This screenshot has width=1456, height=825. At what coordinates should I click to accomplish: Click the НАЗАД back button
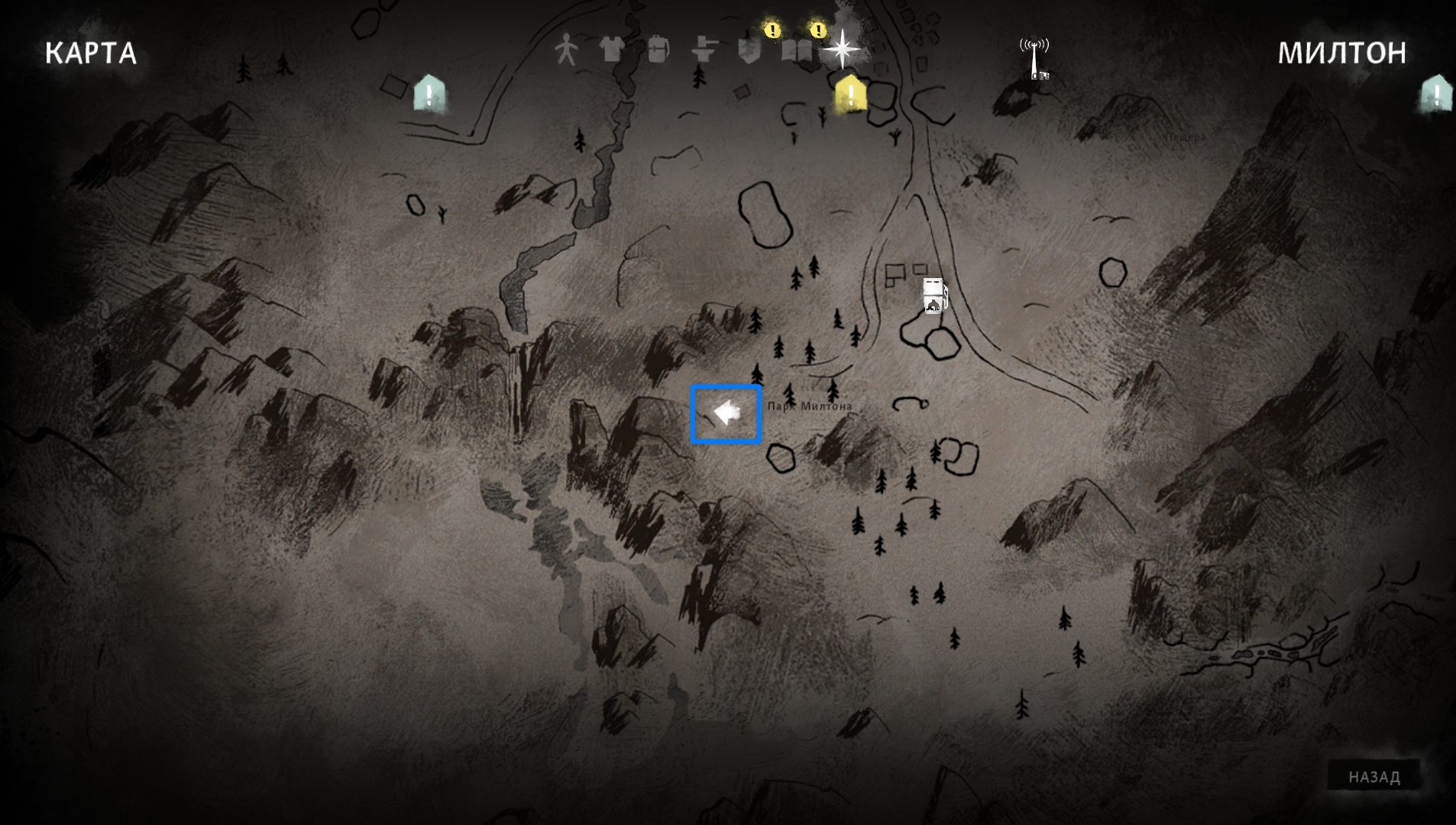[1373, 777]
